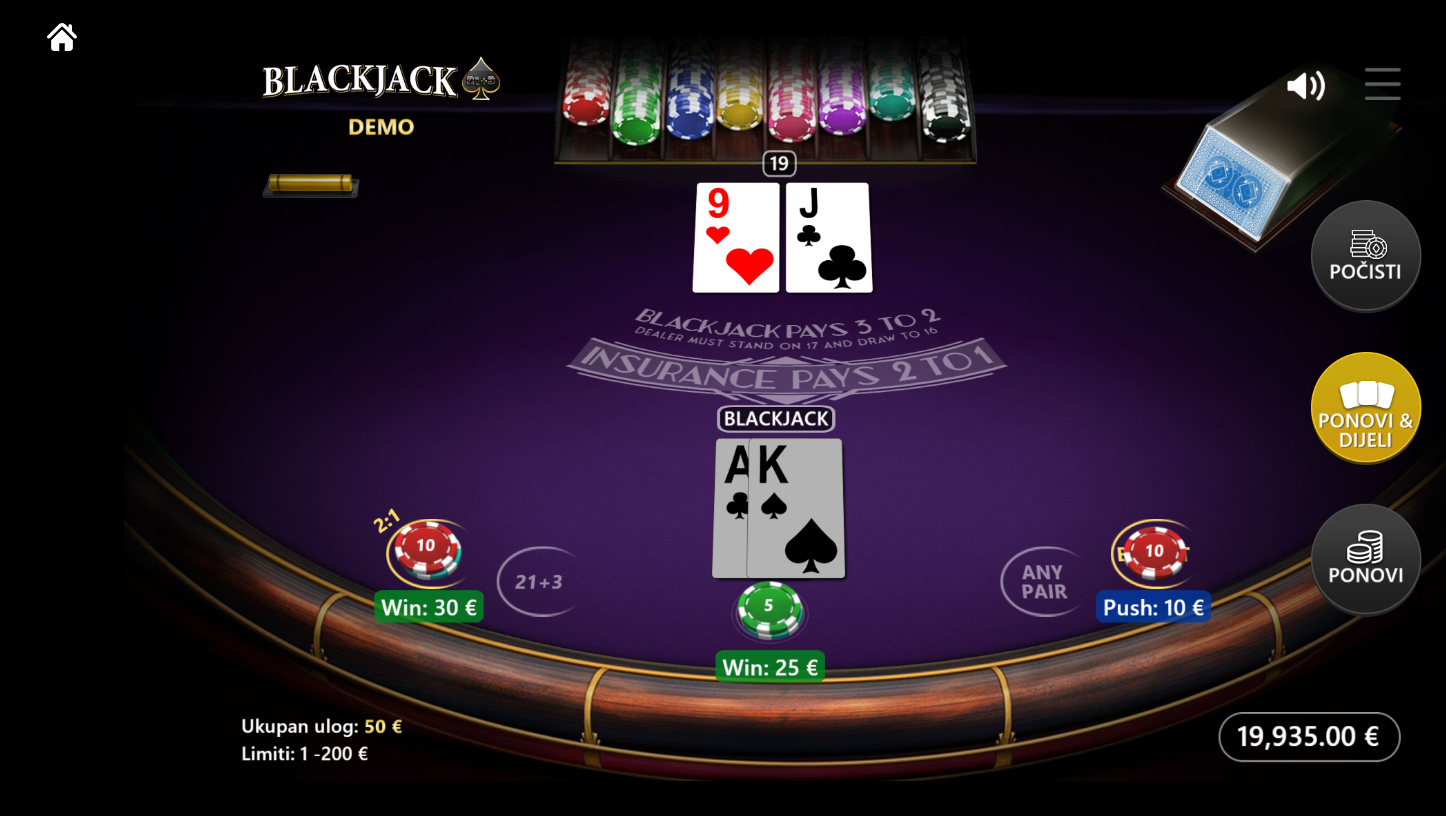Screen dimensions: 1446x816
Task: Toggle the sound speaker icon
Action: click(x=1305, y=86)
